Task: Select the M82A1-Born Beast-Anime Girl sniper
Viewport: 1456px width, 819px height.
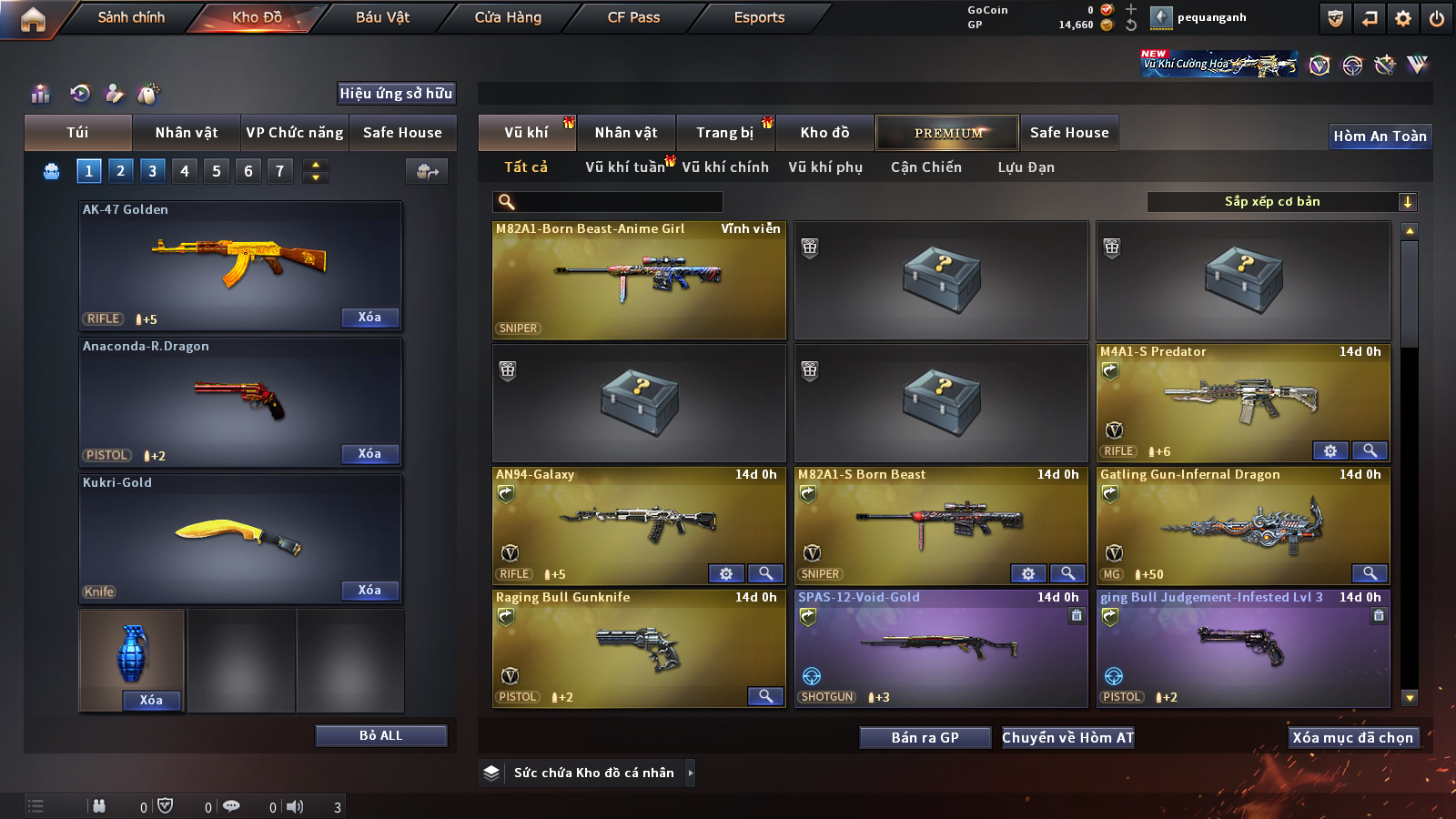Action: [639, 280]
